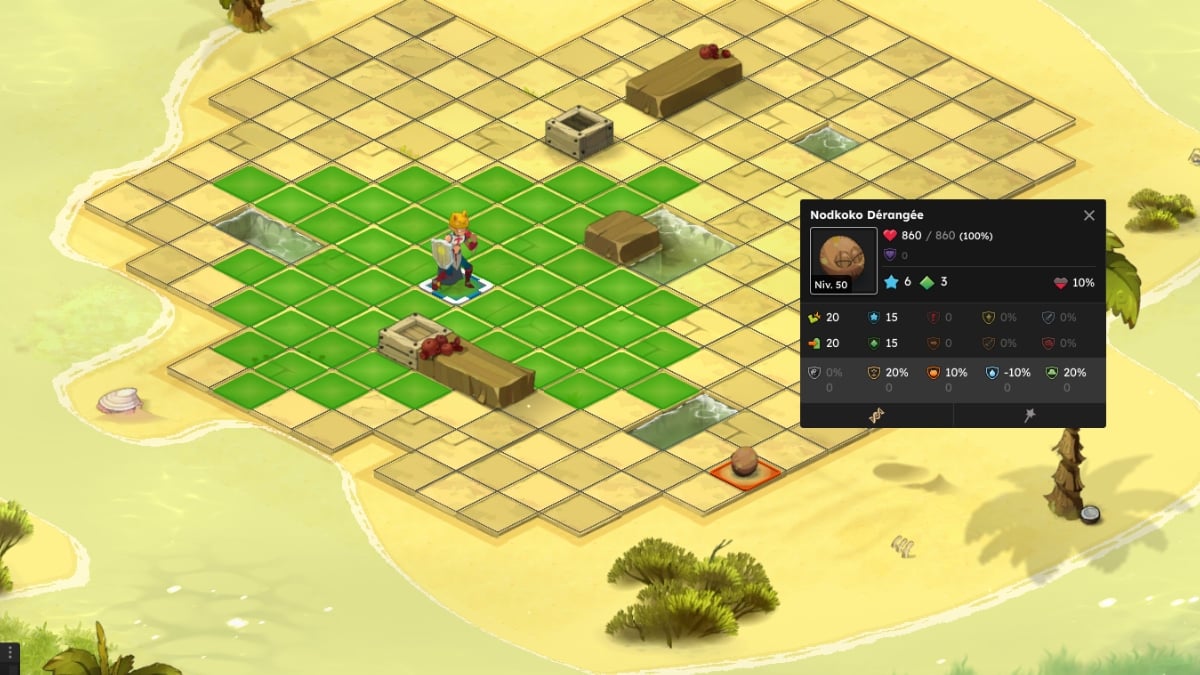Screen dimensions: 1200x675
Task: Open the three-dot menu in the corner
Action: [9, 654]
